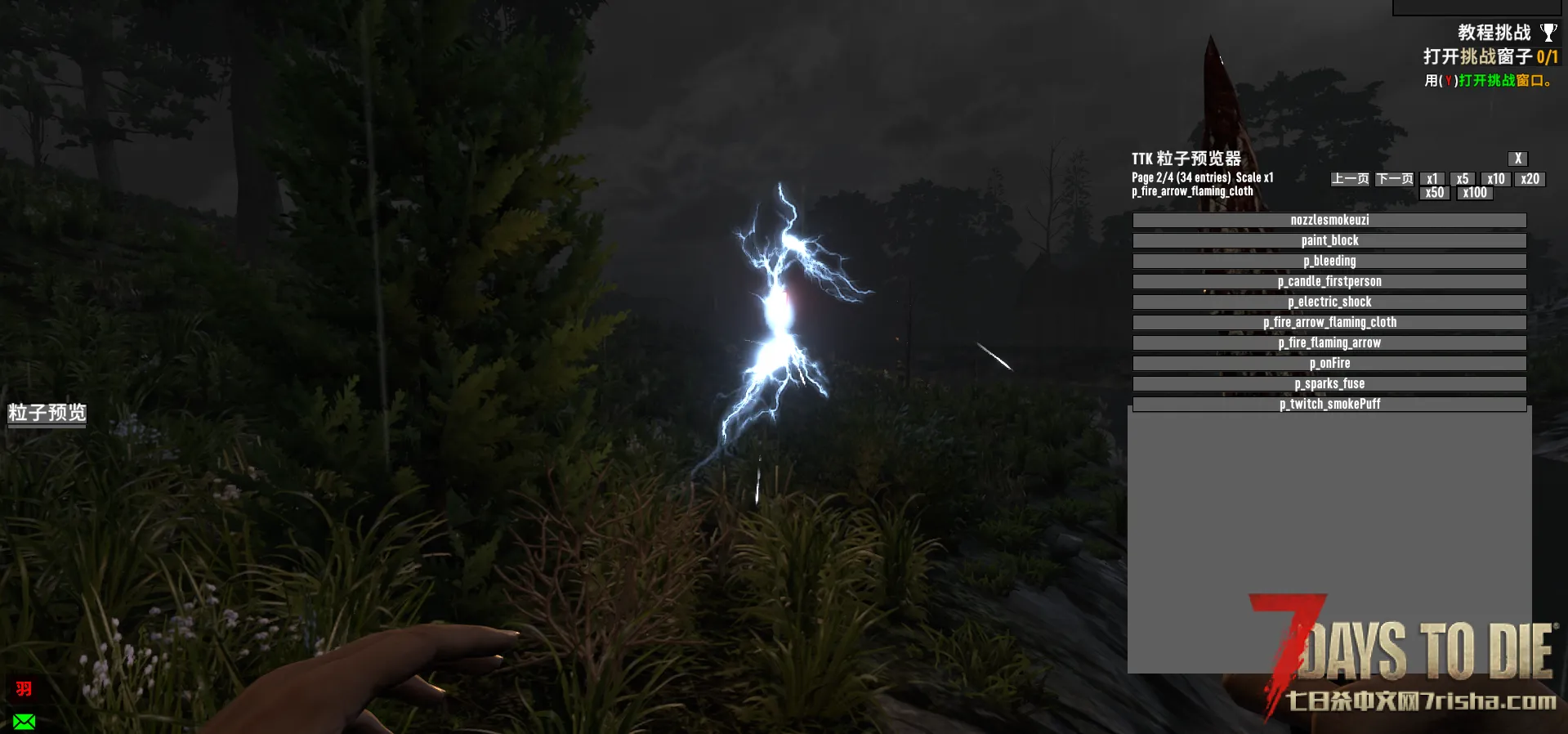
Task: Select the p_twitch_smokePuff entry
Action: coord(1329,404)
